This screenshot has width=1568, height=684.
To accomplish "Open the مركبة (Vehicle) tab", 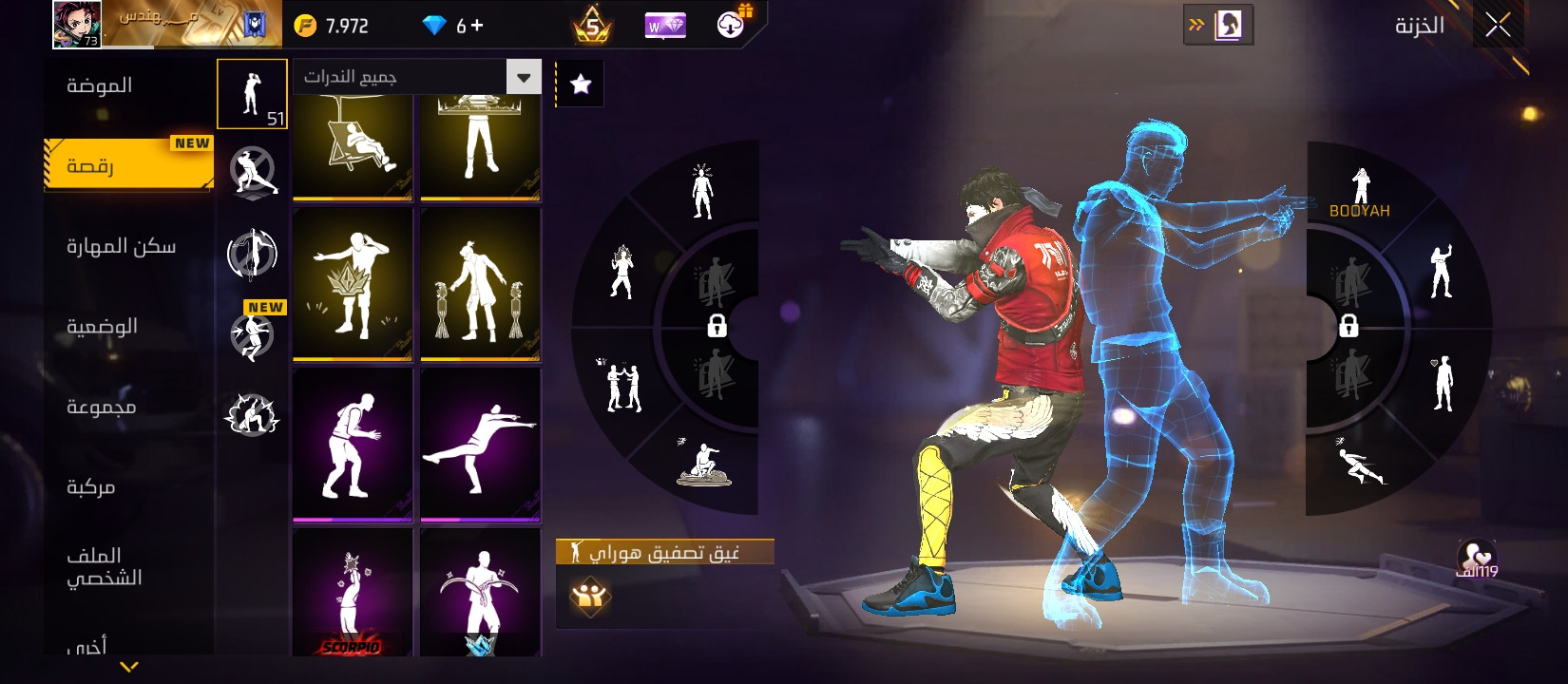I will (90, 486).
